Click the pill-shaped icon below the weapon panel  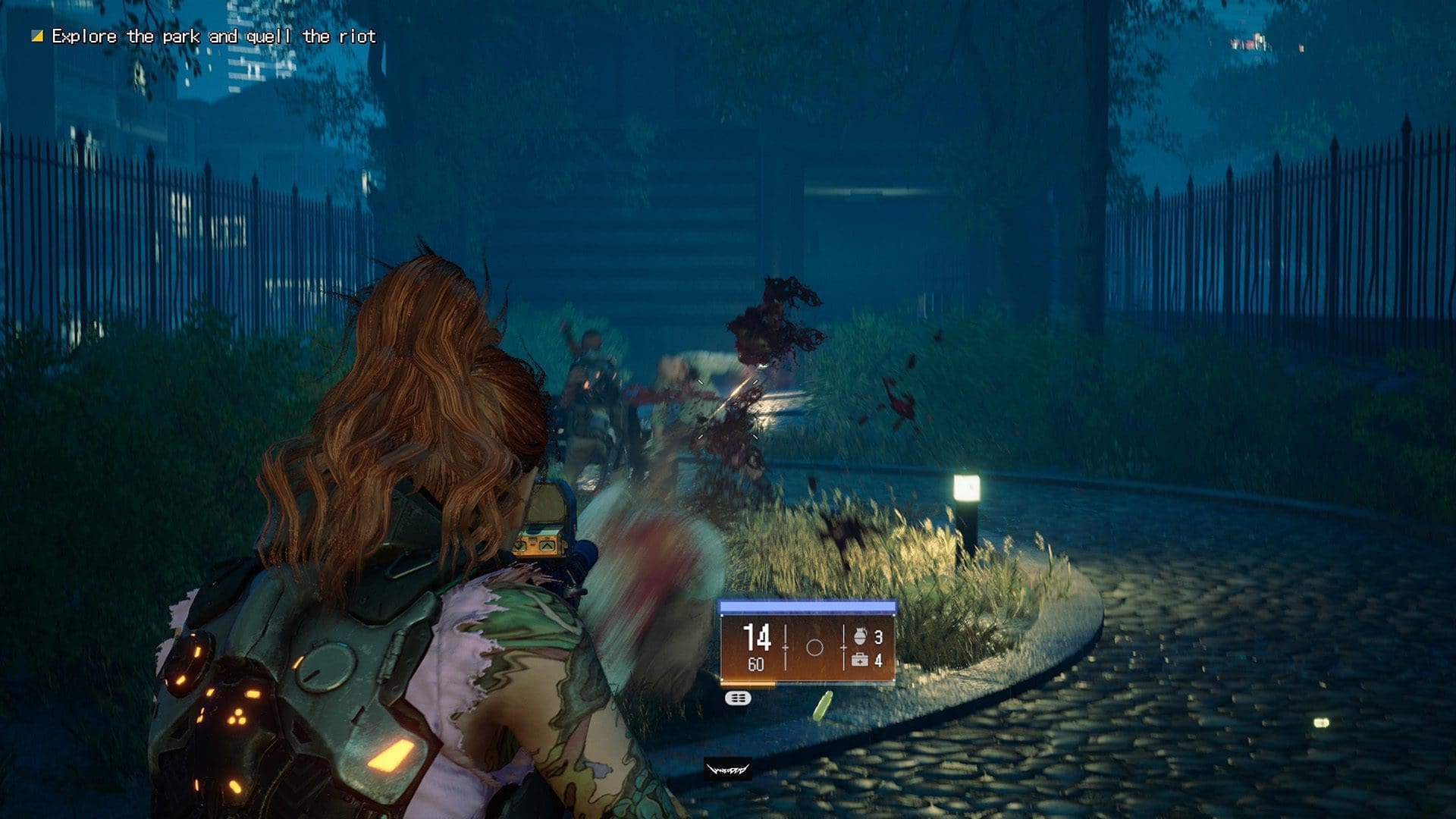[x=738, y=698]
